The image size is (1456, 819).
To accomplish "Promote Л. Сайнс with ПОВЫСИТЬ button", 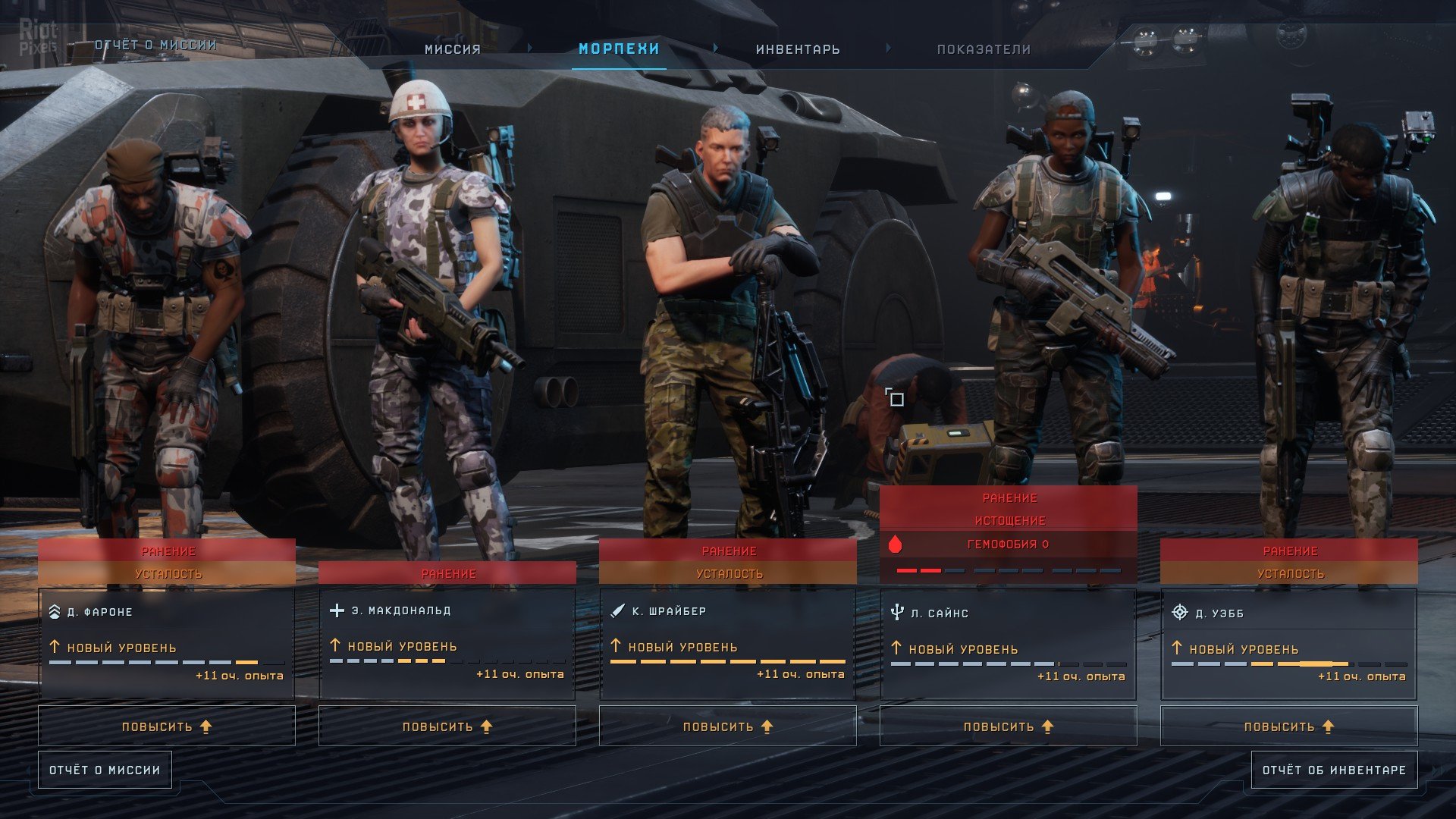I will point(1009,726).
